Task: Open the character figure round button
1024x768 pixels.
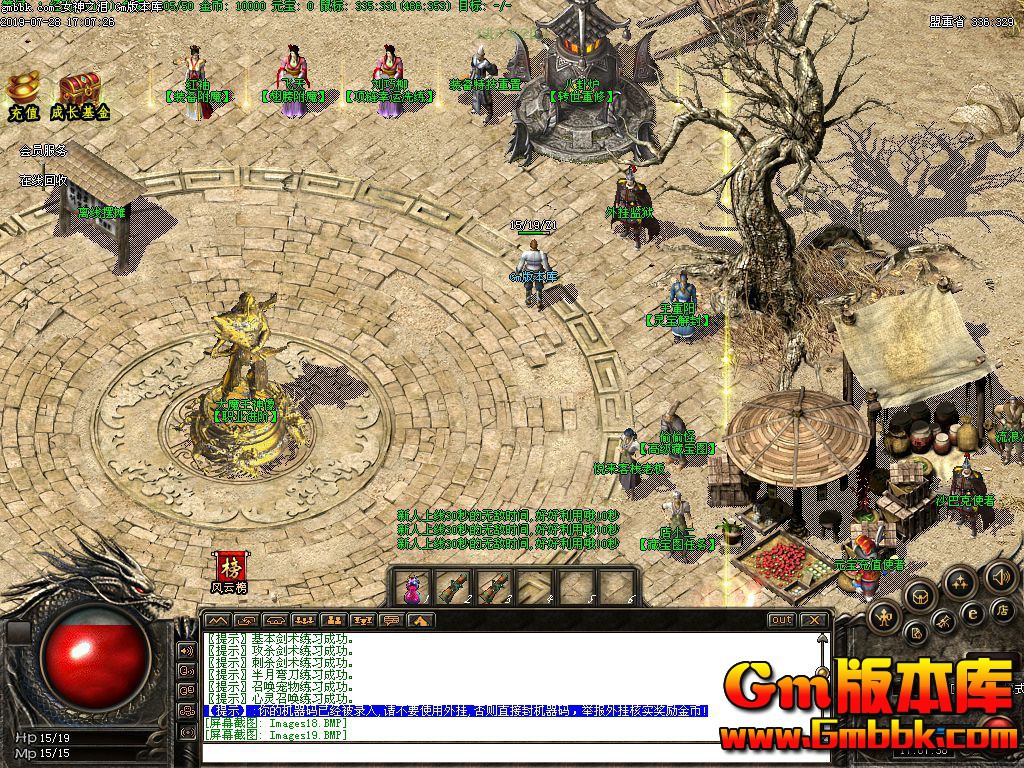Action: coord(884,616)
